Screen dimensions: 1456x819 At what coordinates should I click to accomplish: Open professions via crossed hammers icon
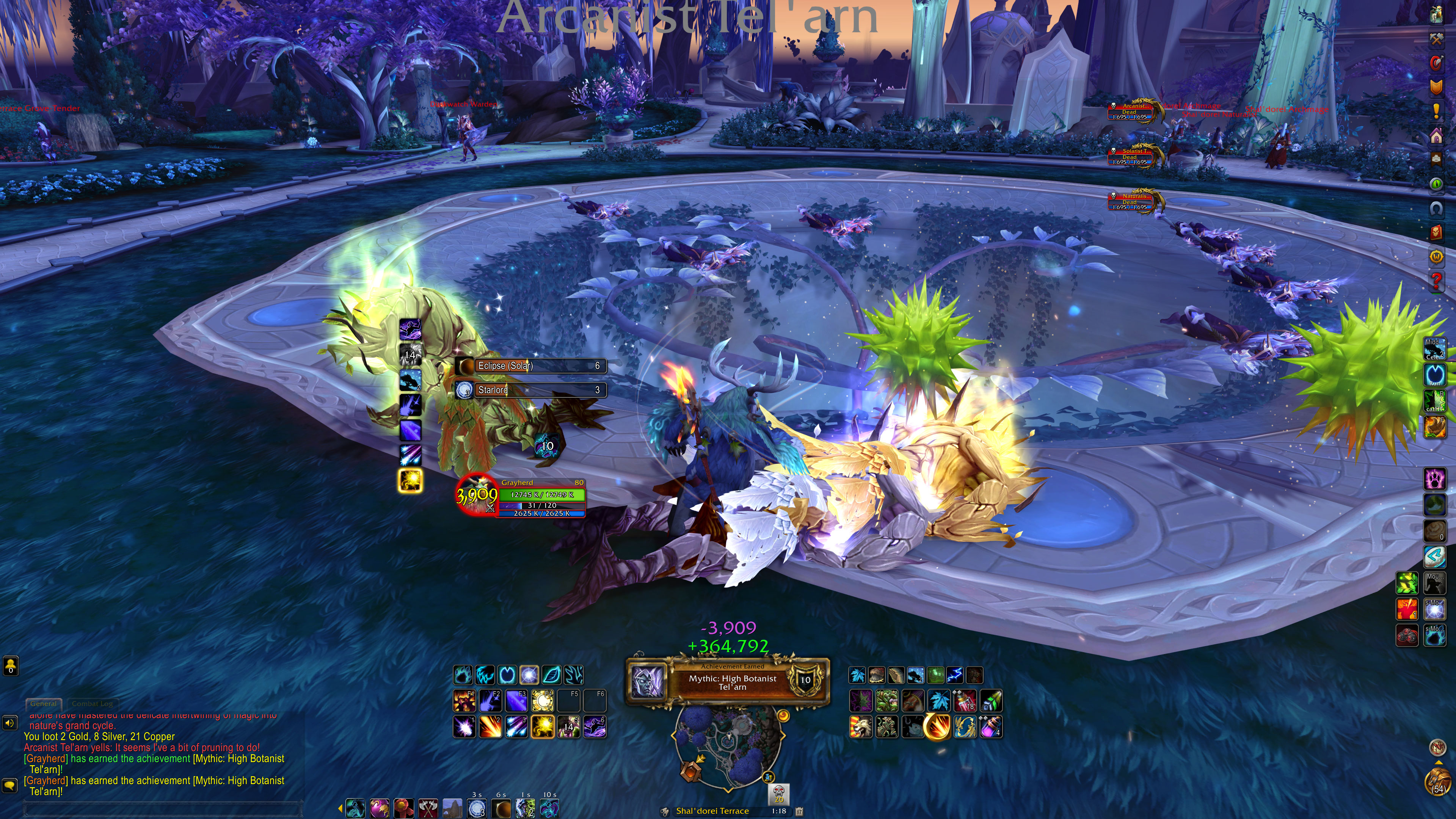pos(1436,39)
